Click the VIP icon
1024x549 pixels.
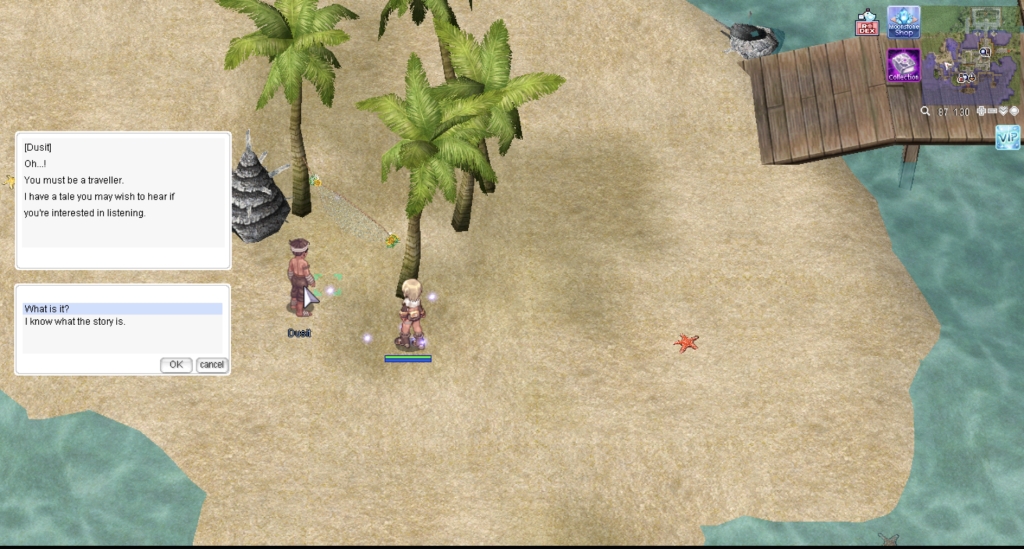click(x=1008, y=137)
